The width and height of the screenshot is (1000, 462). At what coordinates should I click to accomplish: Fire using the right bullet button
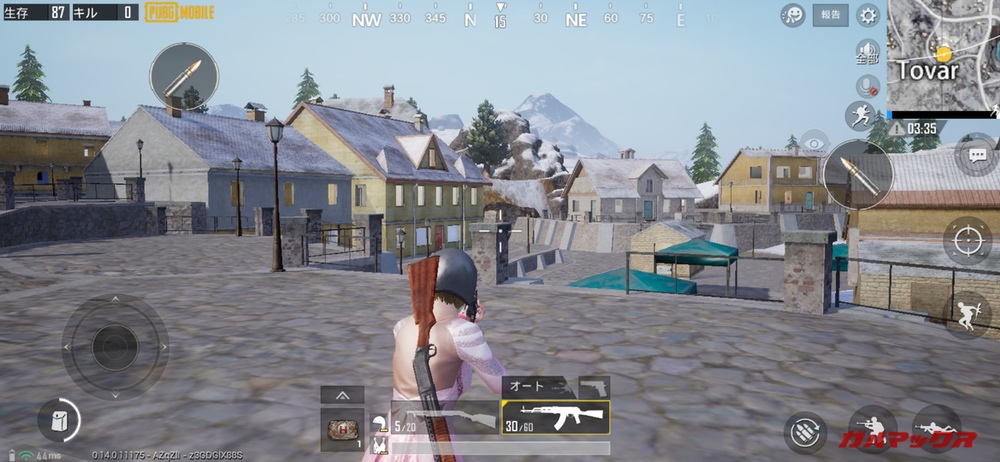coord(858,174)
